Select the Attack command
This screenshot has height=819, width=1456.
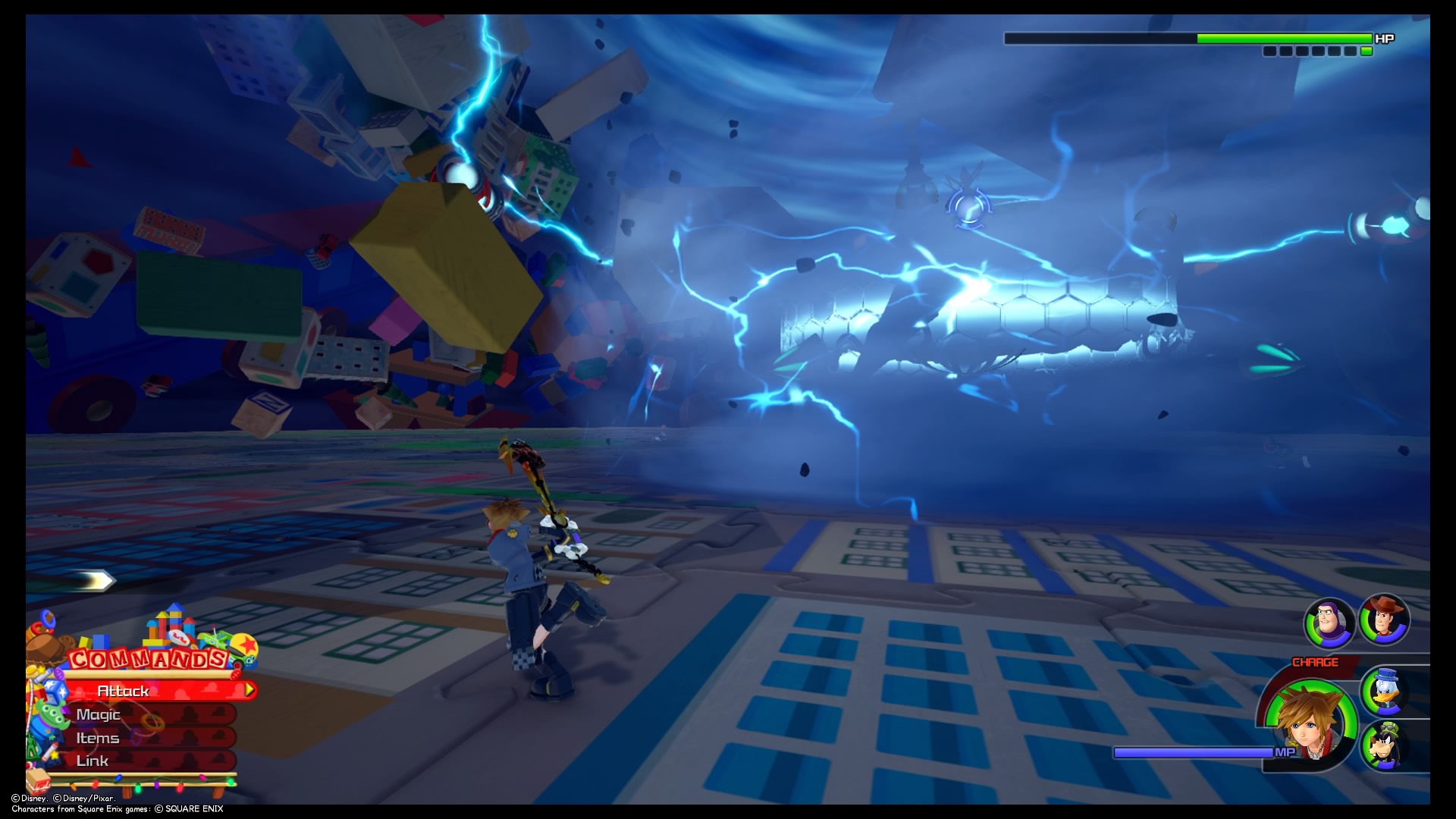(124, 691)
